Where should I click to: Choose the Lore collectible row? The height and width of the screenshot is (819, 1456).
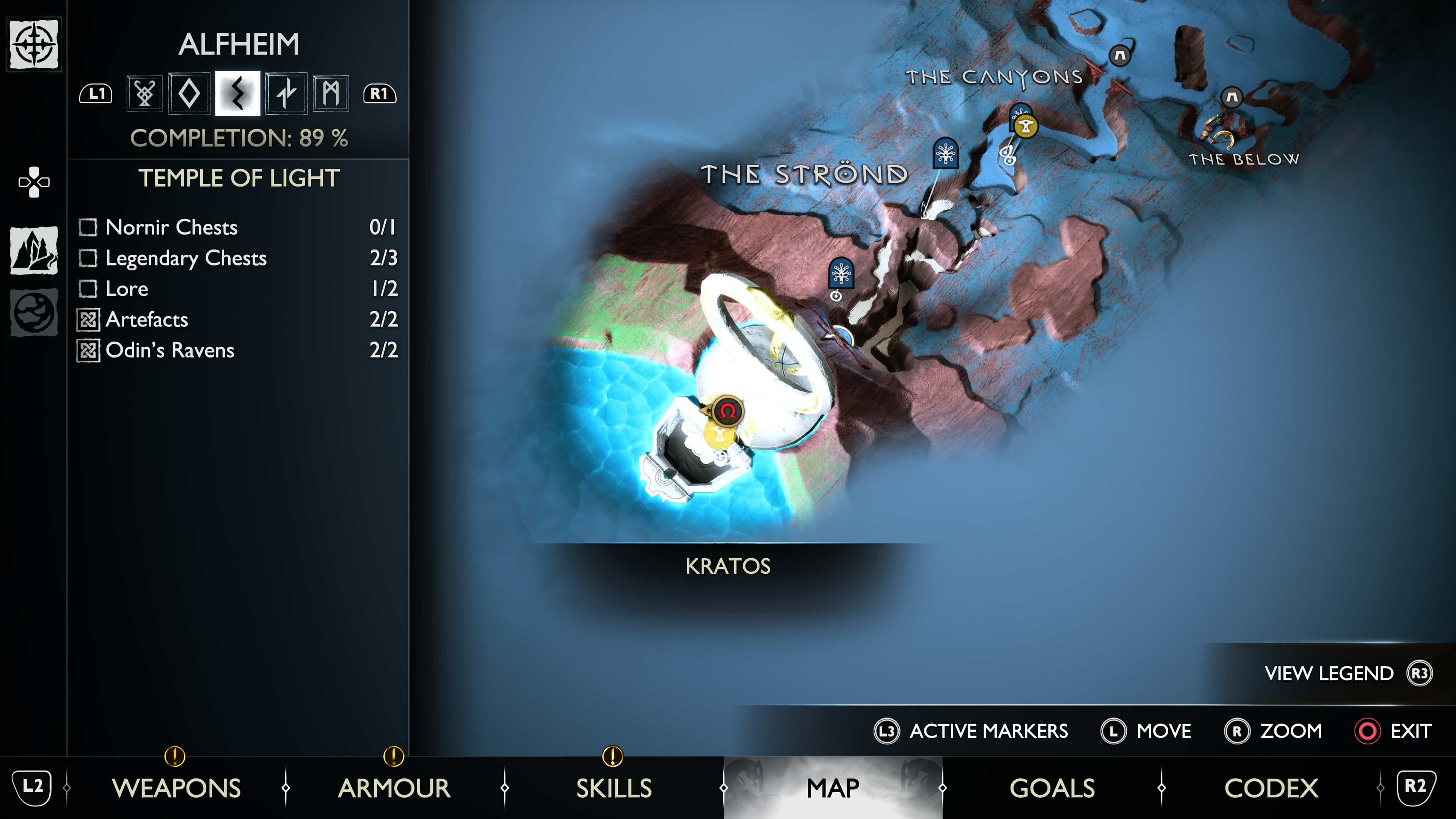(237, 289)
